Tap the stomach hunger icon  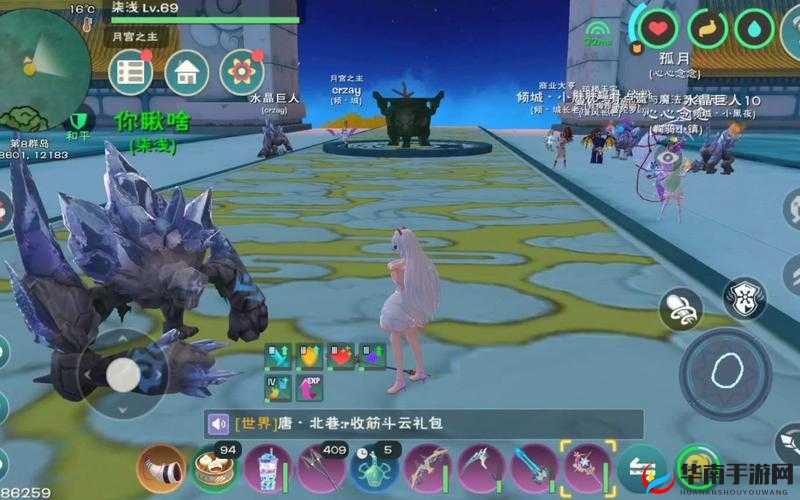(707, 30)
